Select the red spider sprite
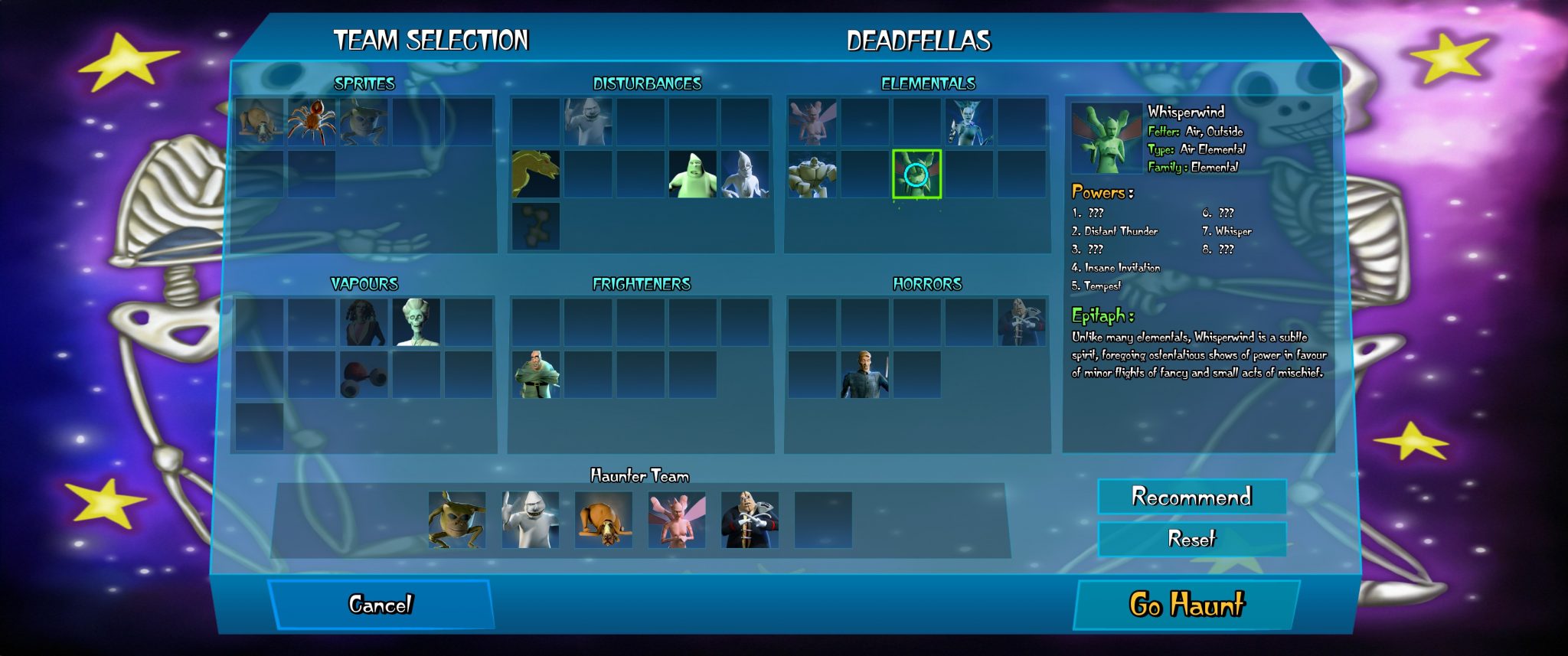The width and height of the screenshot is (1568, 656). (x=311, y=122)
